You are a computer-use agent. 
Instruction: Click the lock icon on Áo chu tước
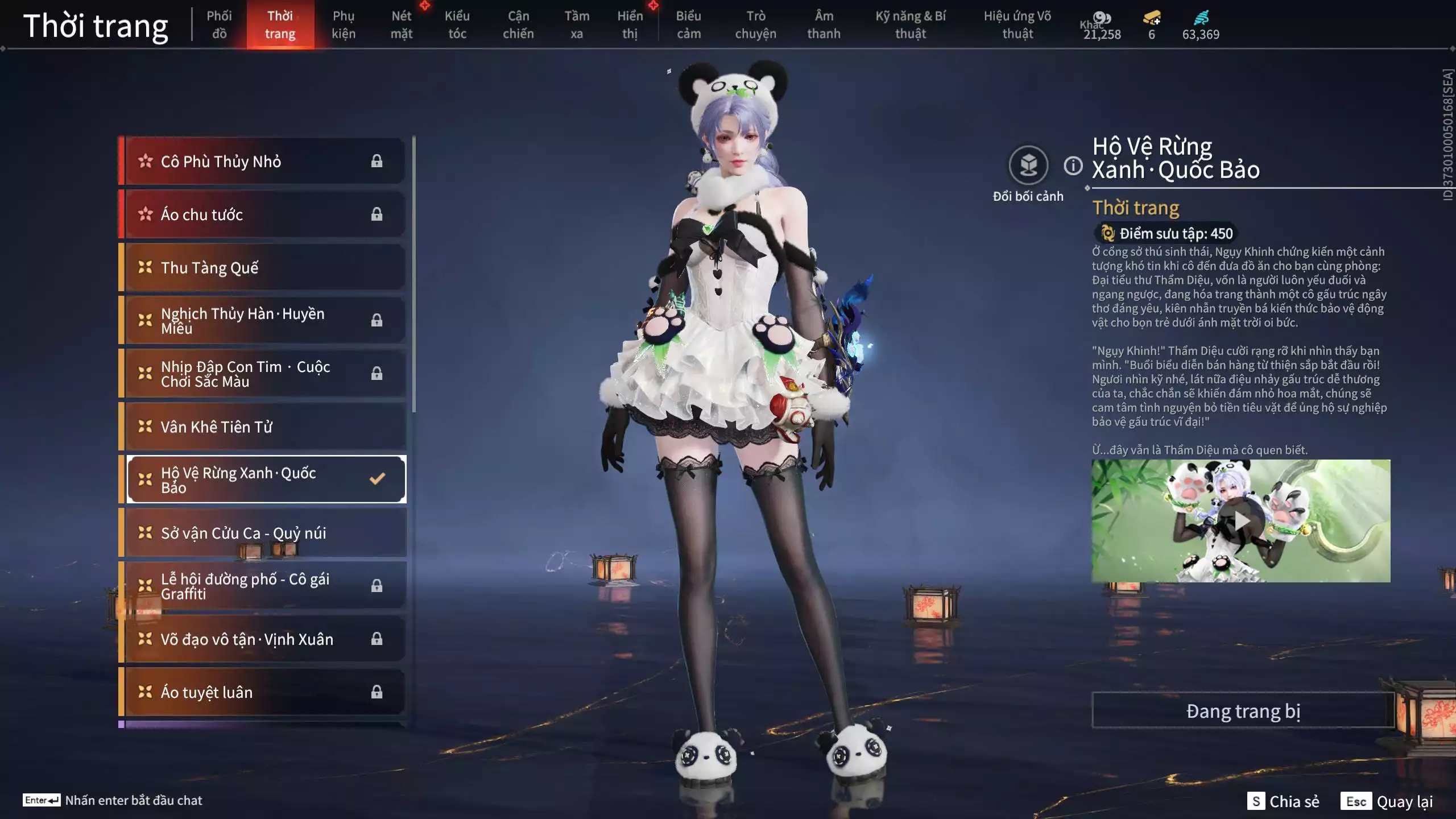click(x=377, y=214)
